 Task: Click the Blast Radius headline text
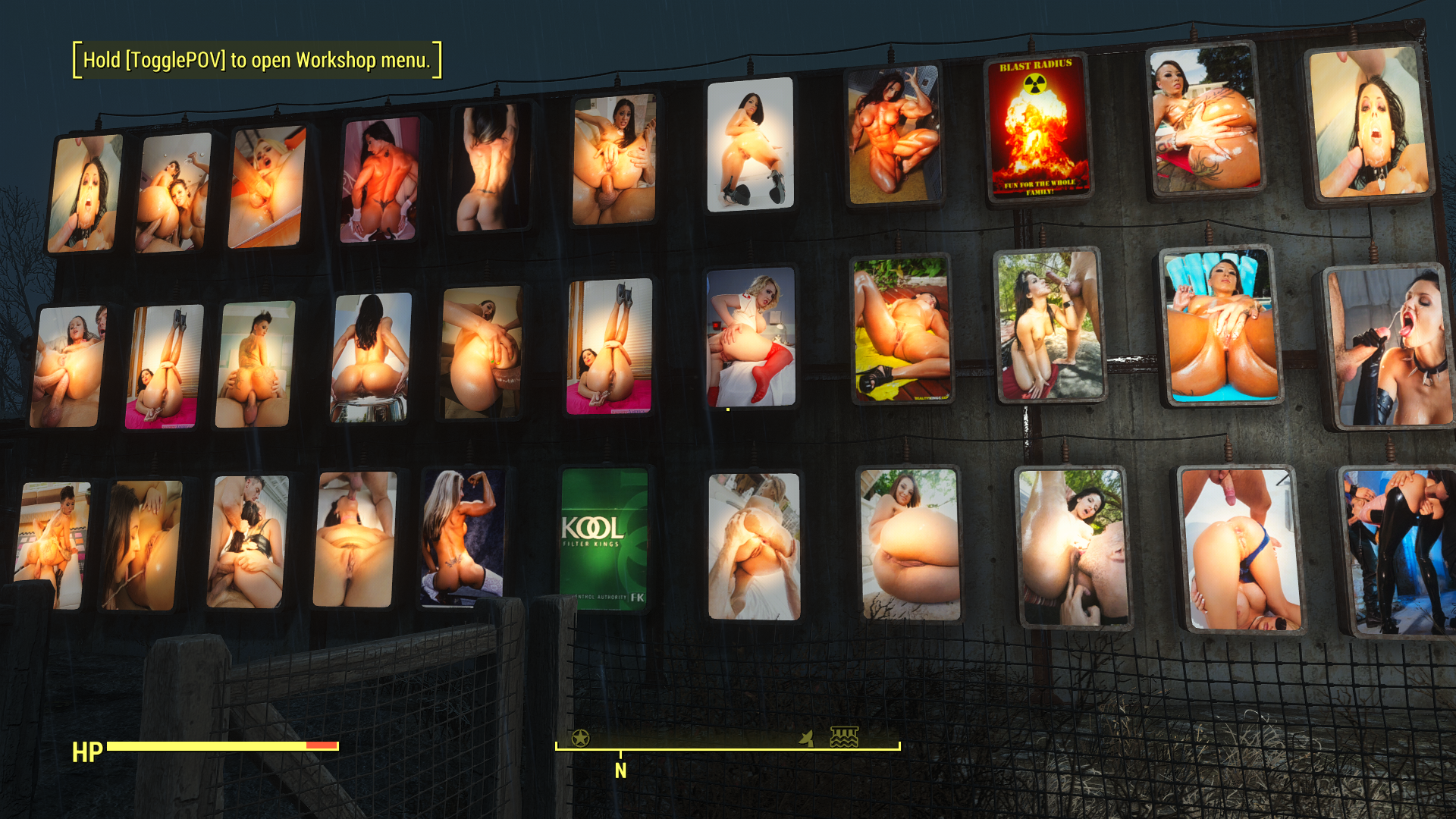pyautogui.click(x=1034, y=66)
